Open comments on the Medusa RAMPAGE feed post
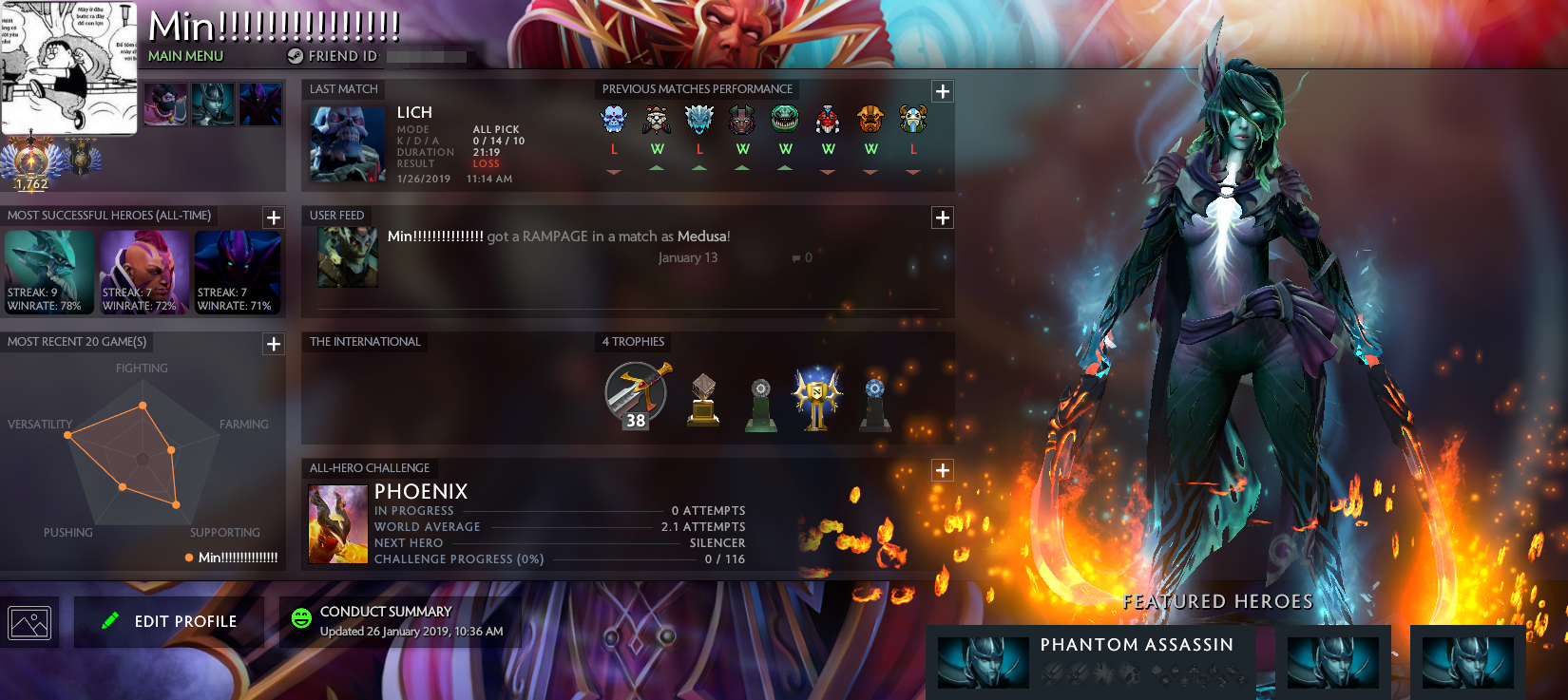The width and height of the screenshot is (1568, 700). pos(794,256)
